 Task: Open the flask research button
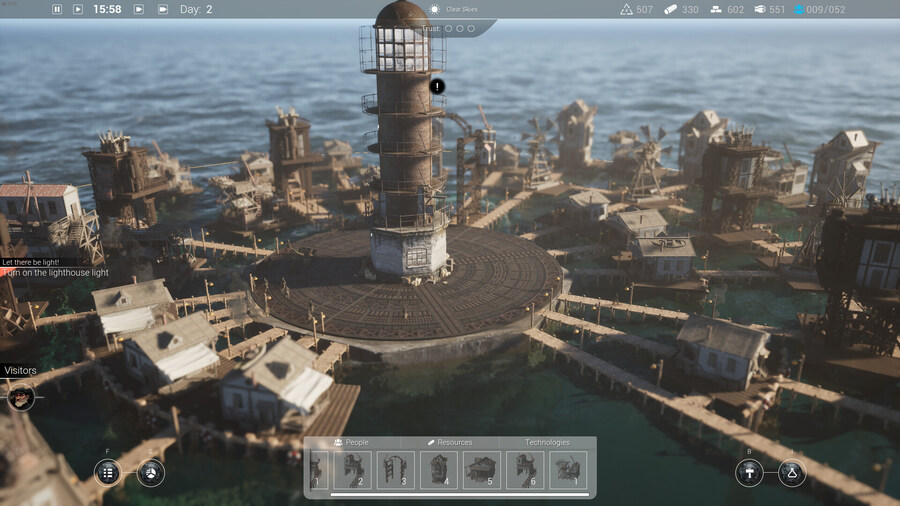click(792, 473)
